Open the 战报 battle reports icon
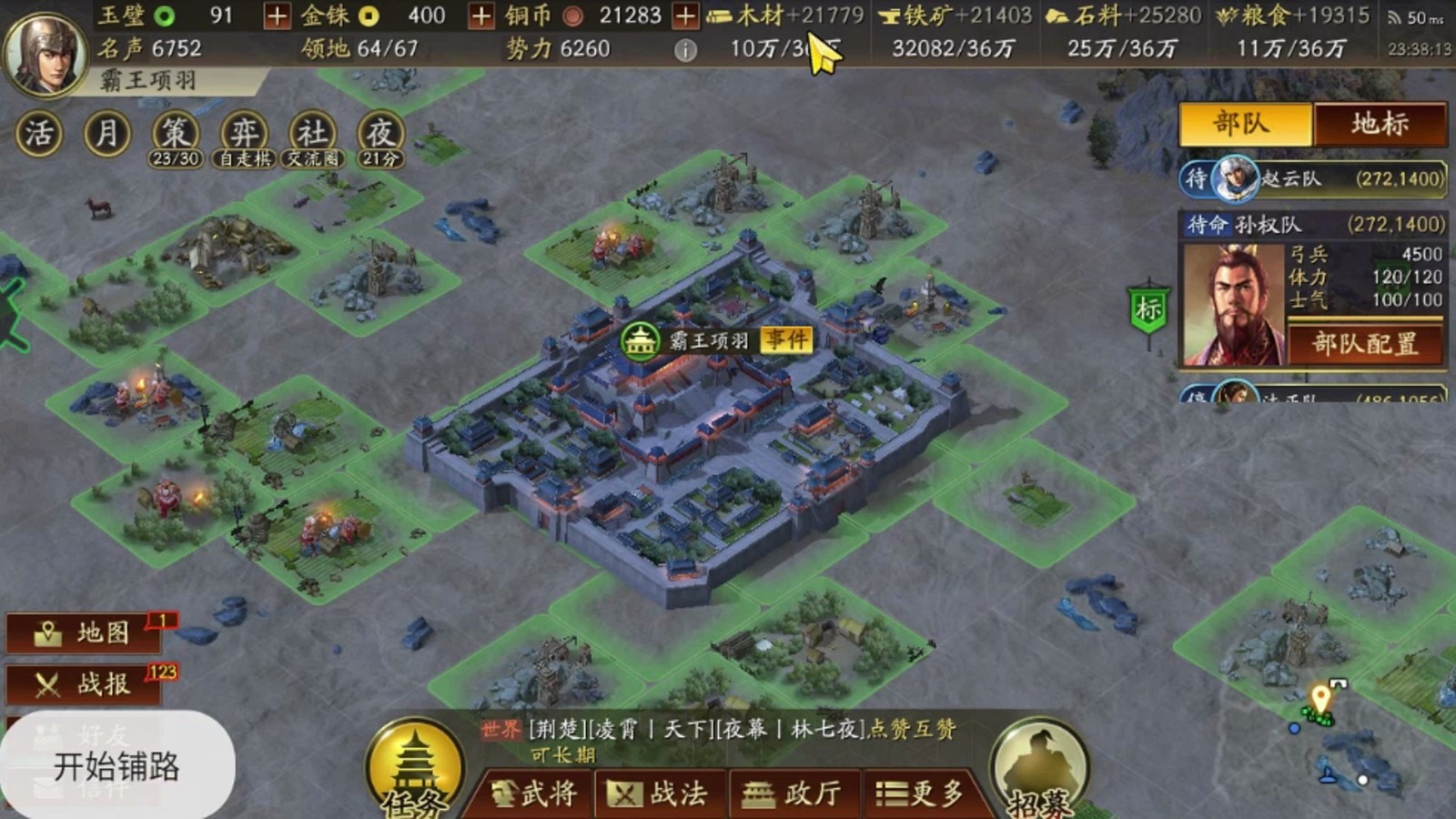Viewport: 1456px width, 819px height. [82, 684]
